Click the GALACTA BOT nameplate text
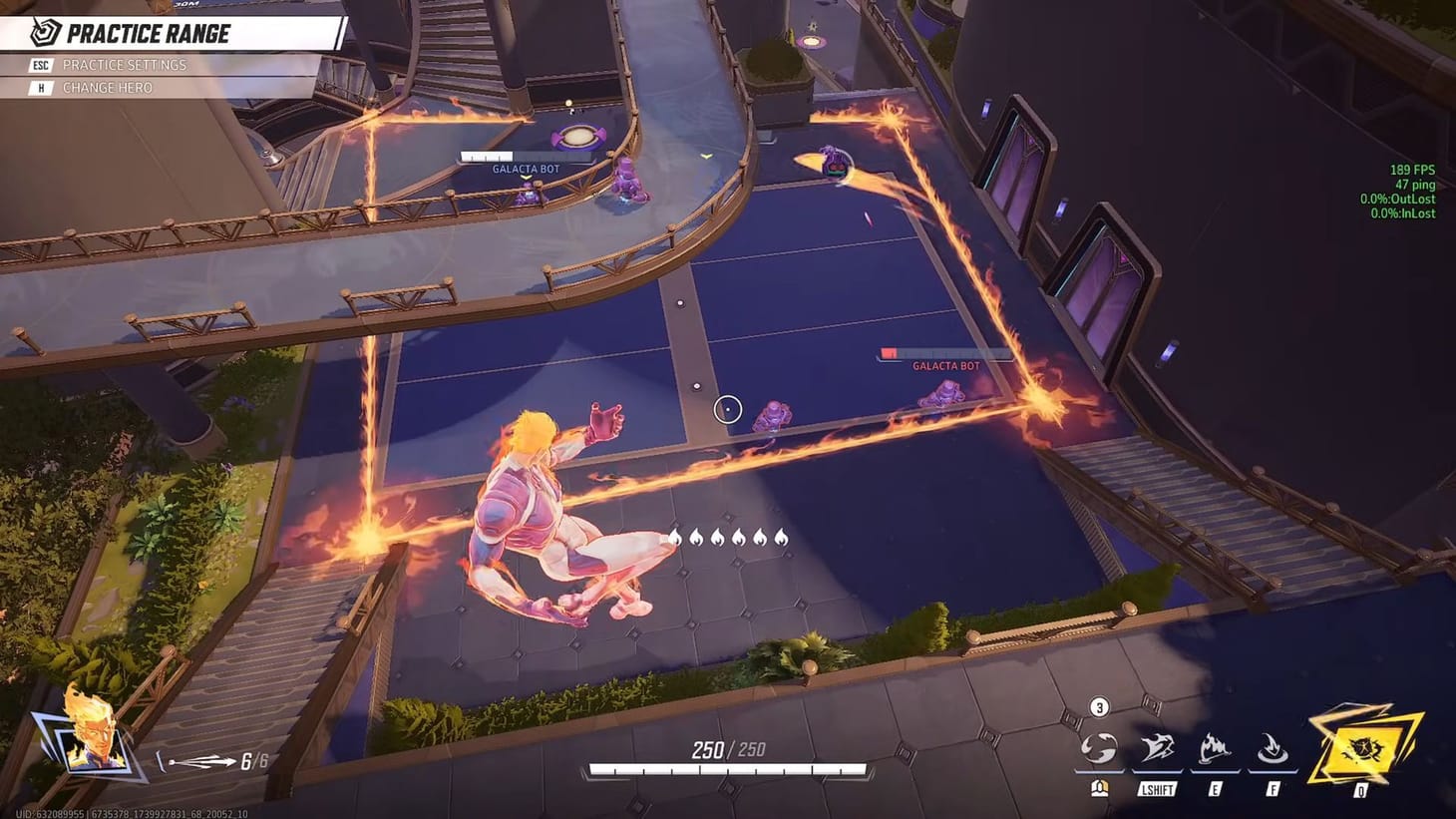The width and height of the screenshot is (1456, 819). 945,366
